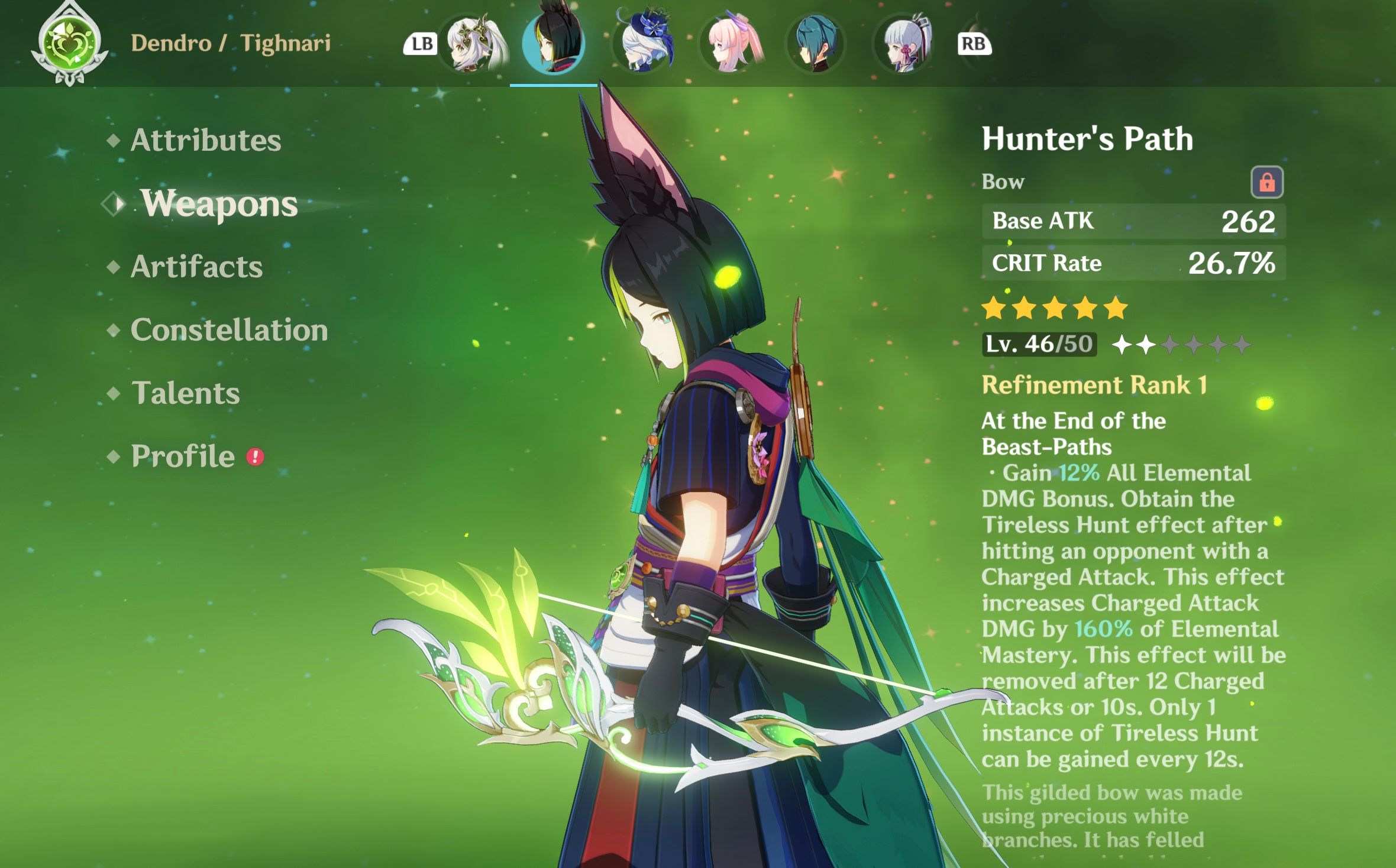Open the Profile section

pyautogui.click(x=182, y=456)
